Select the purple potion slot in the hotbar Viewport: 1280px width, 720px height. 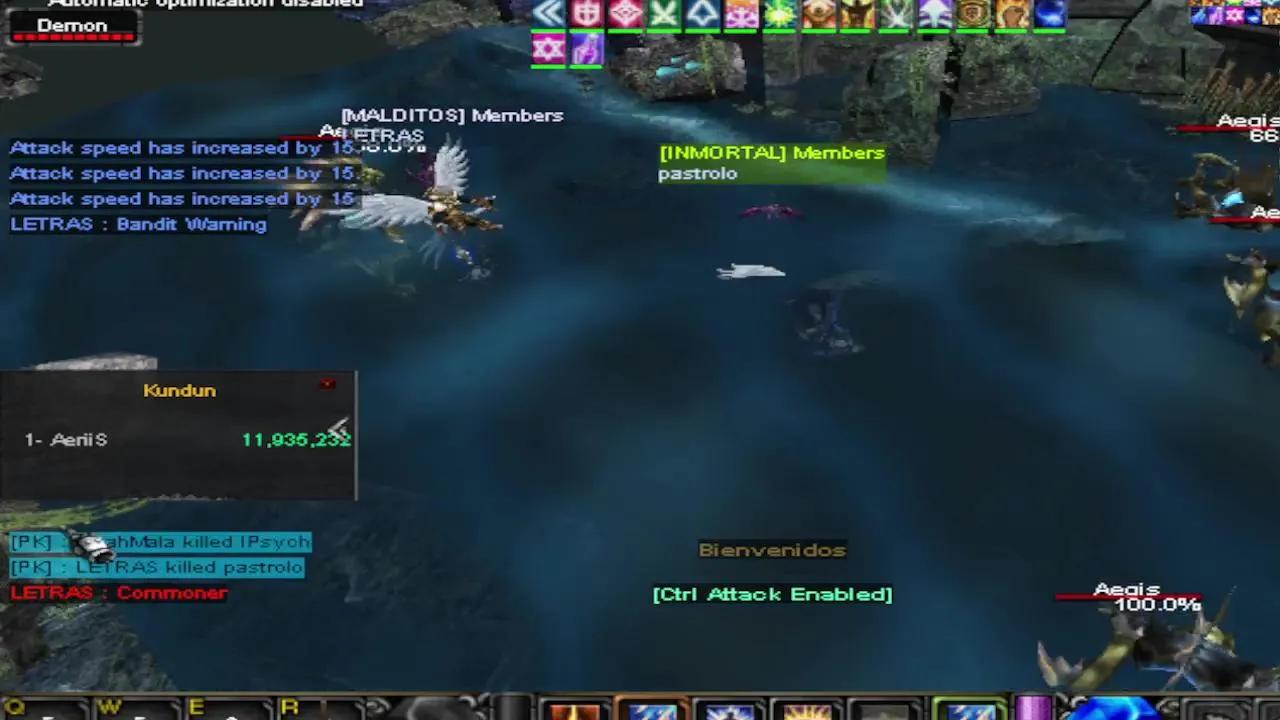1035,710
